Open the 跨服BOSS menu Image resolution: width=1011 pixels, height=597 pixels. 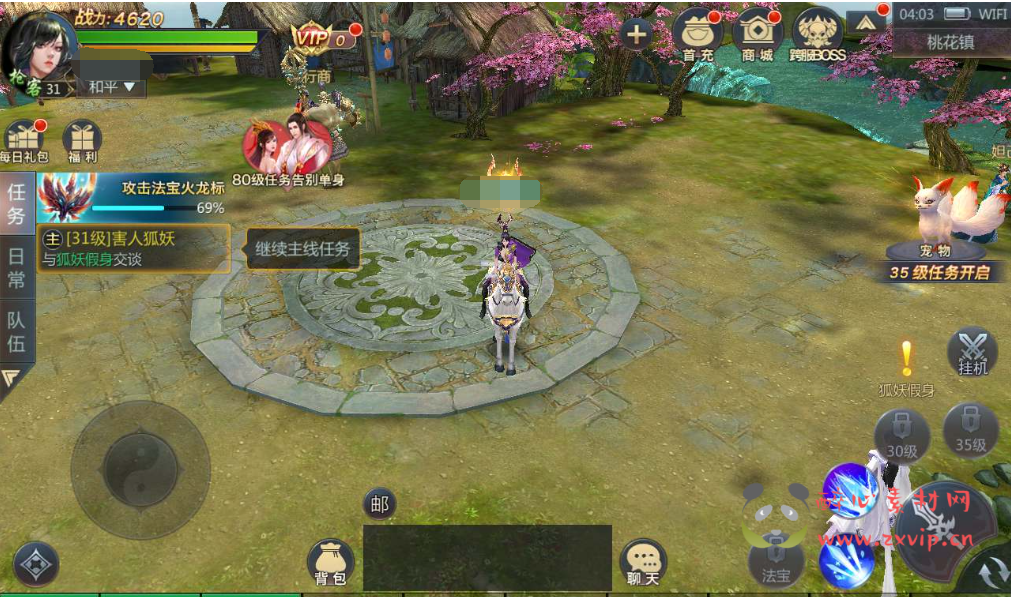pyautogui.click(x=817, y=34)
